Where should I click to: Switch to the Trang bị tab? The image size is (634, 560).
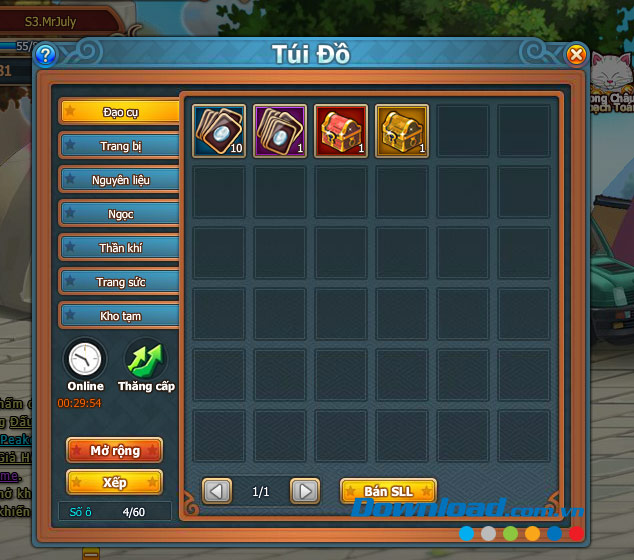(120, 146)
